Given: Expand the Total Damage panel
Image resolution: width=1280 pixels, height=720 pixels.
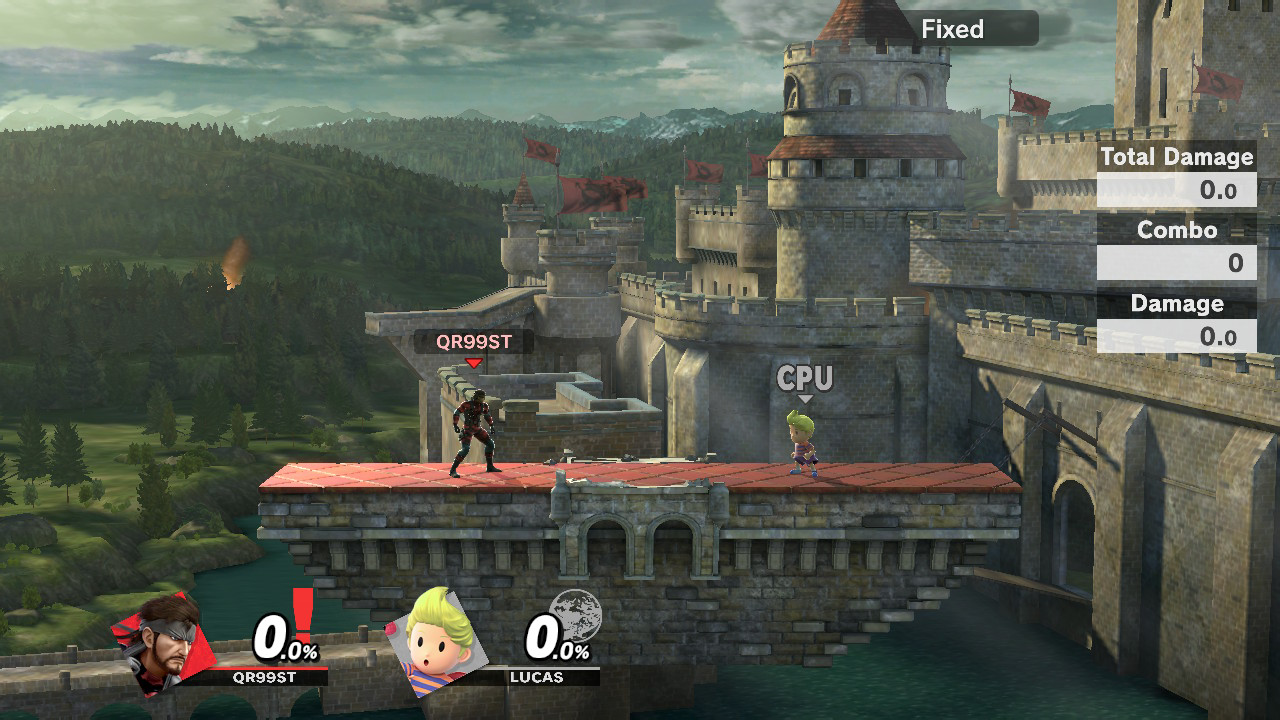Looking at the screenshot, I should coord(1177,157).
